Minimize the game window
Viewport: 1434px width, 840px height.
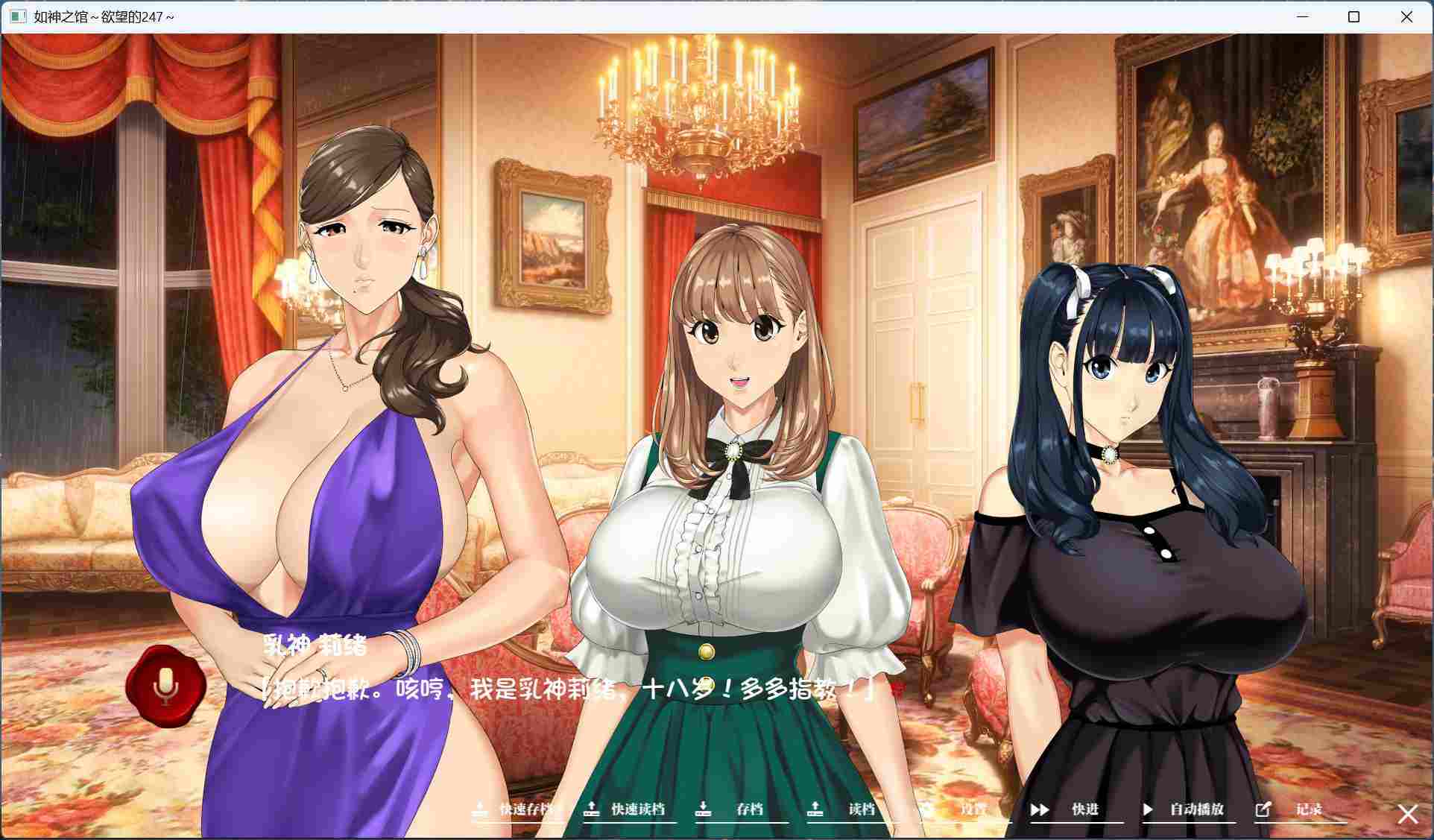1301,16
